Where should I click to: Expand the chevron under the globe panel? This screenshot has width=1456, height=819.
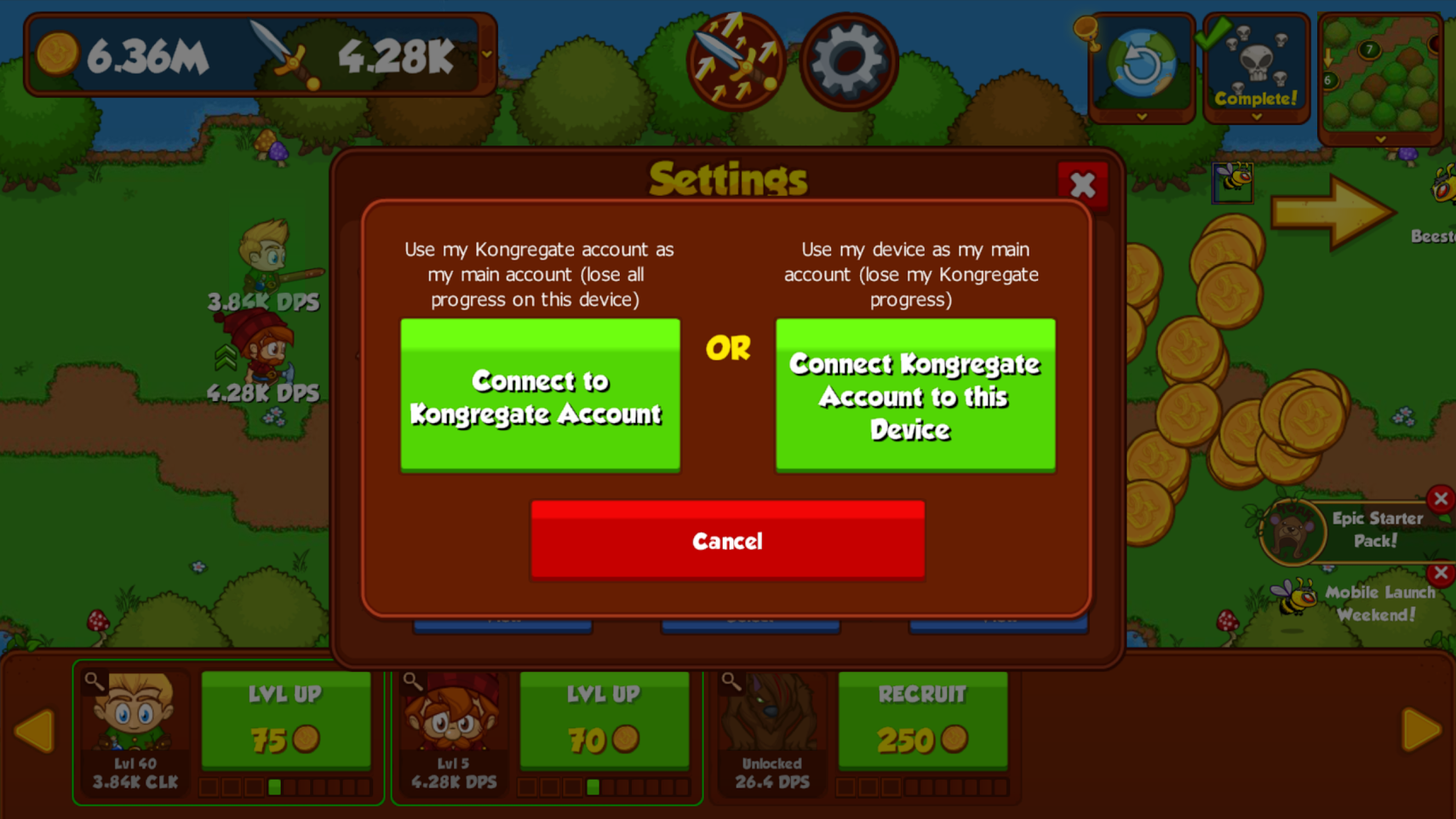tap(1141, 118)
